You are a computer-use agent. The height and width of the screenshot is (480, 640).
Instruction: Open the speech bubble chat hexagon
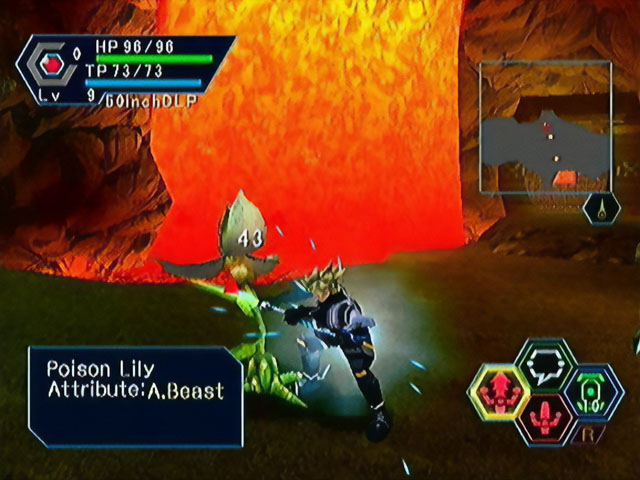pos(546,363)
